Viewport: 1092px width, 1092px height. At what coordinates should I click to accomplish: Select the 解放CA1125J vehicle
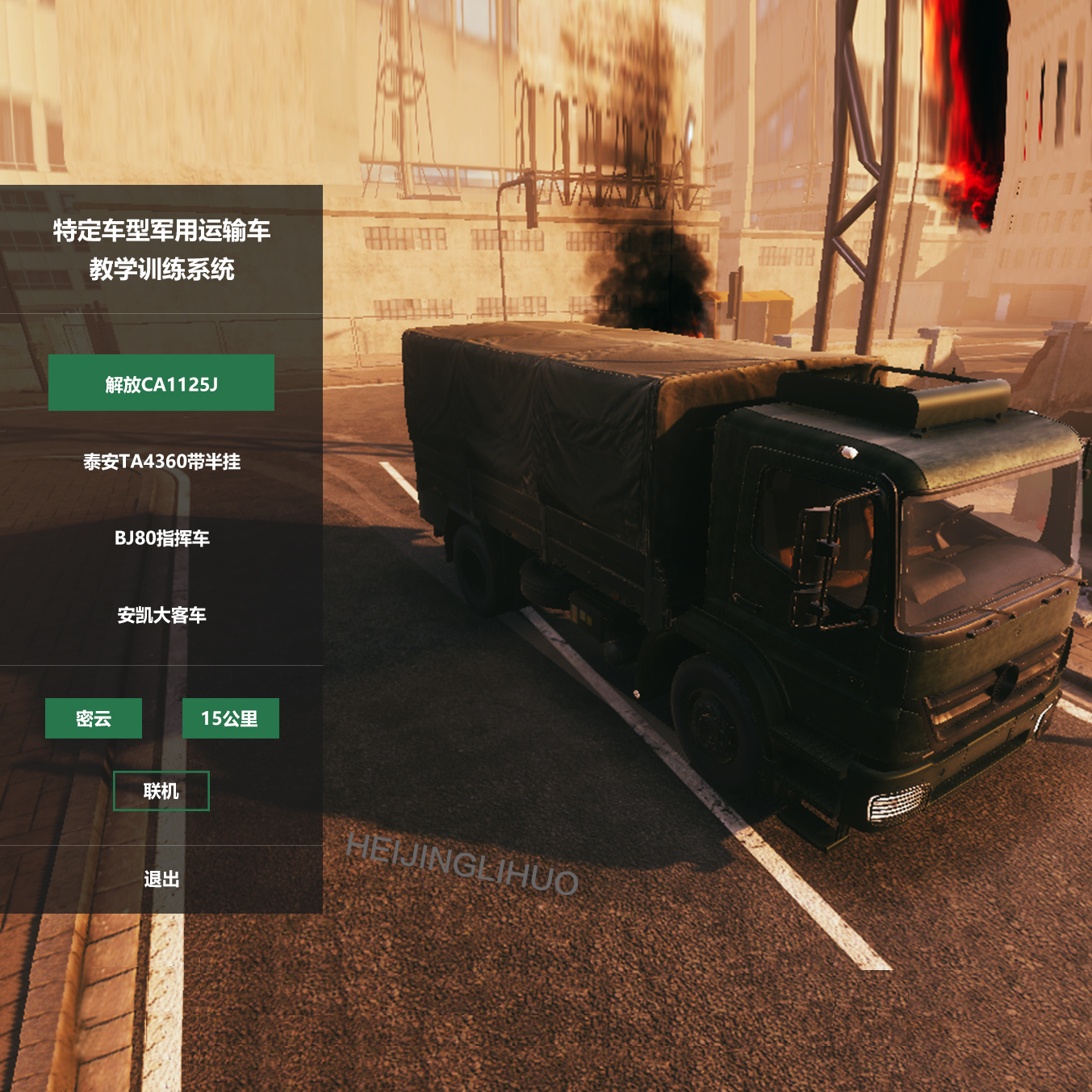pos(161,383)
